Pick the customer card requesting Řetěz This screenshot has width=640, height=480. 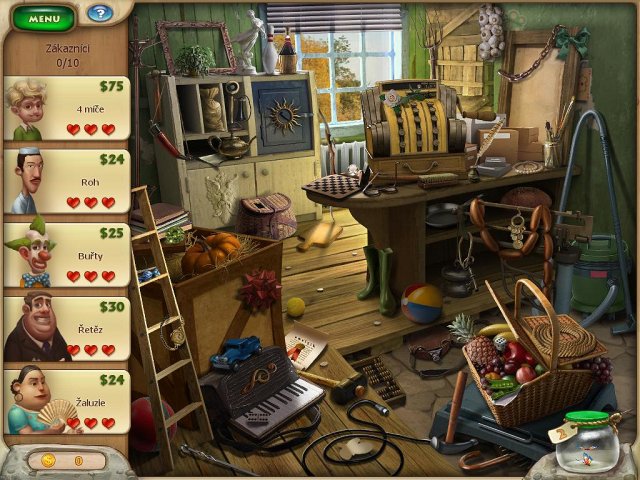[67, 328]
